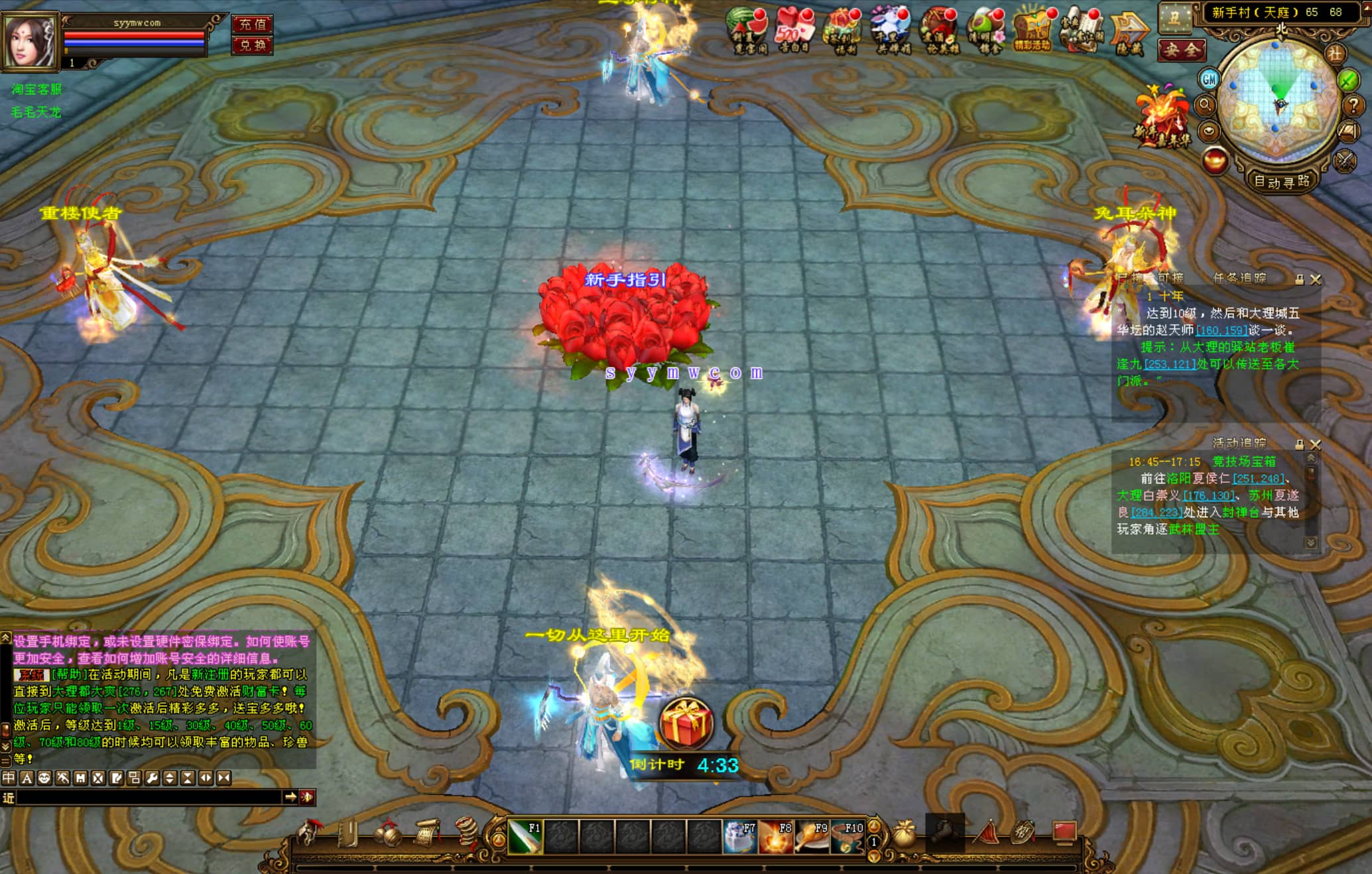Click the chat text input field
The image size is (1372, 874).
[x=149, y=798]
